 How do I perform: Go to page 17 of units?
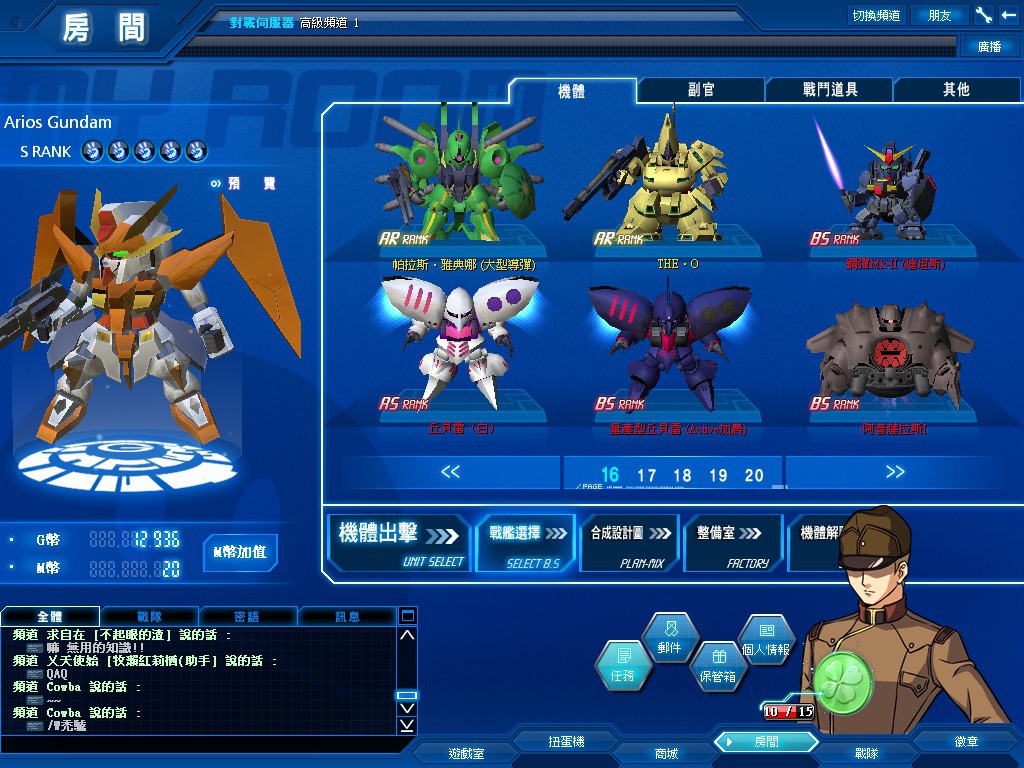[x=646, y=476]
